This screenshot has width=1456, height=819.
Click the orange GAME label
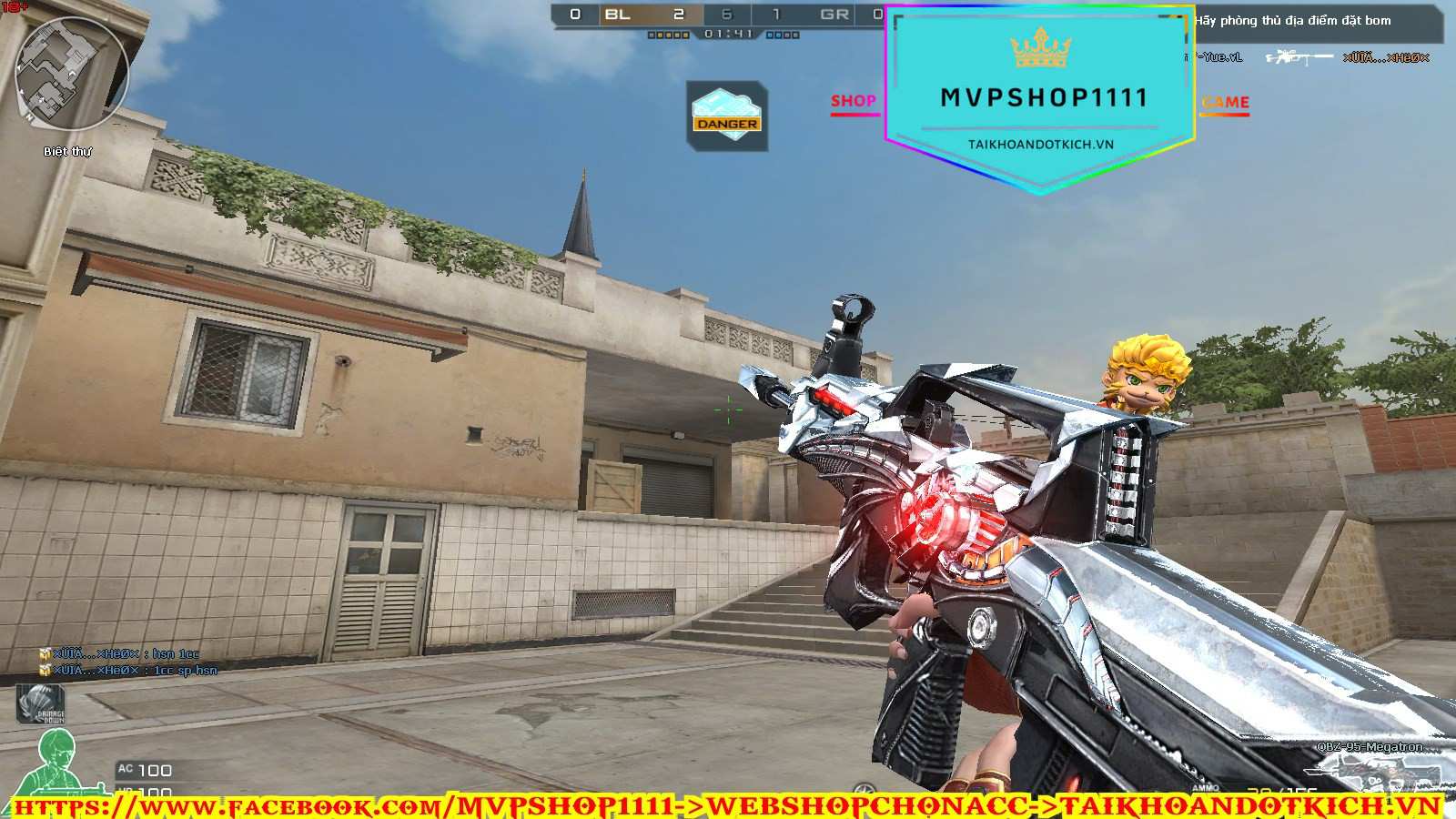(x=1225, y=103)
